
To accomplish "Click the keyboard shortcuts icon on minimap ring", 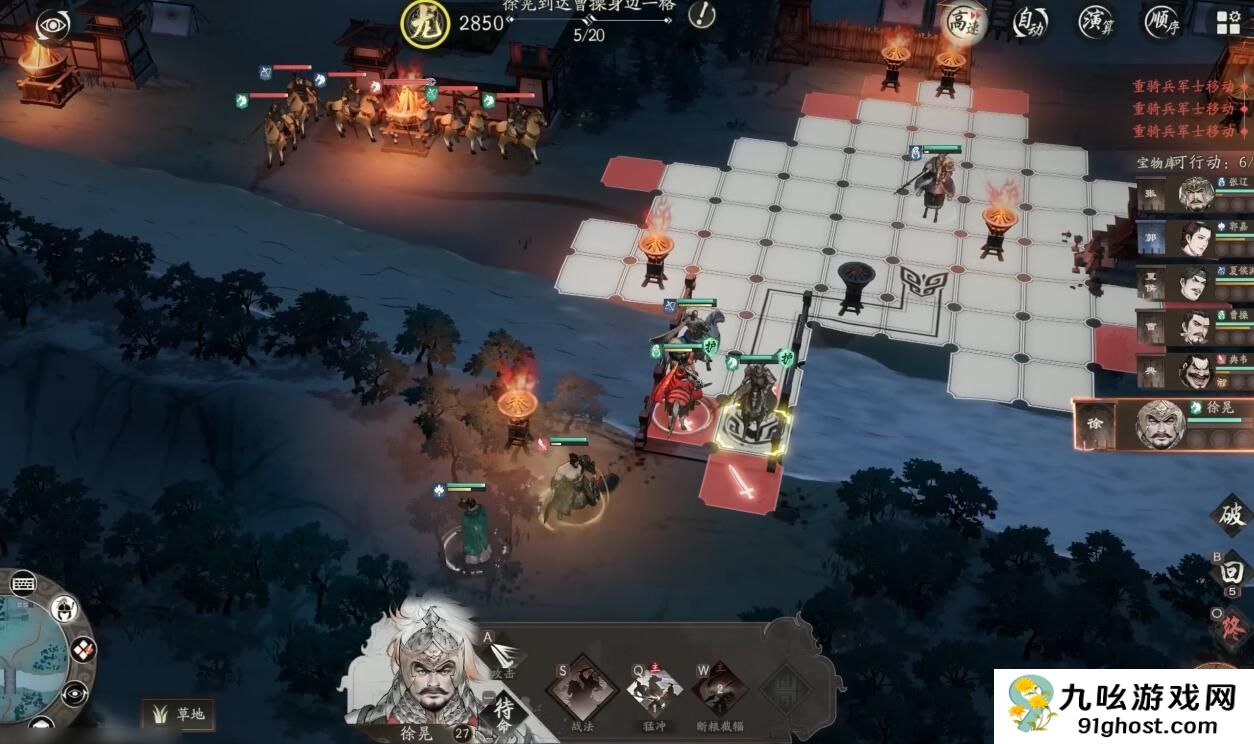I will click(24, 583).
